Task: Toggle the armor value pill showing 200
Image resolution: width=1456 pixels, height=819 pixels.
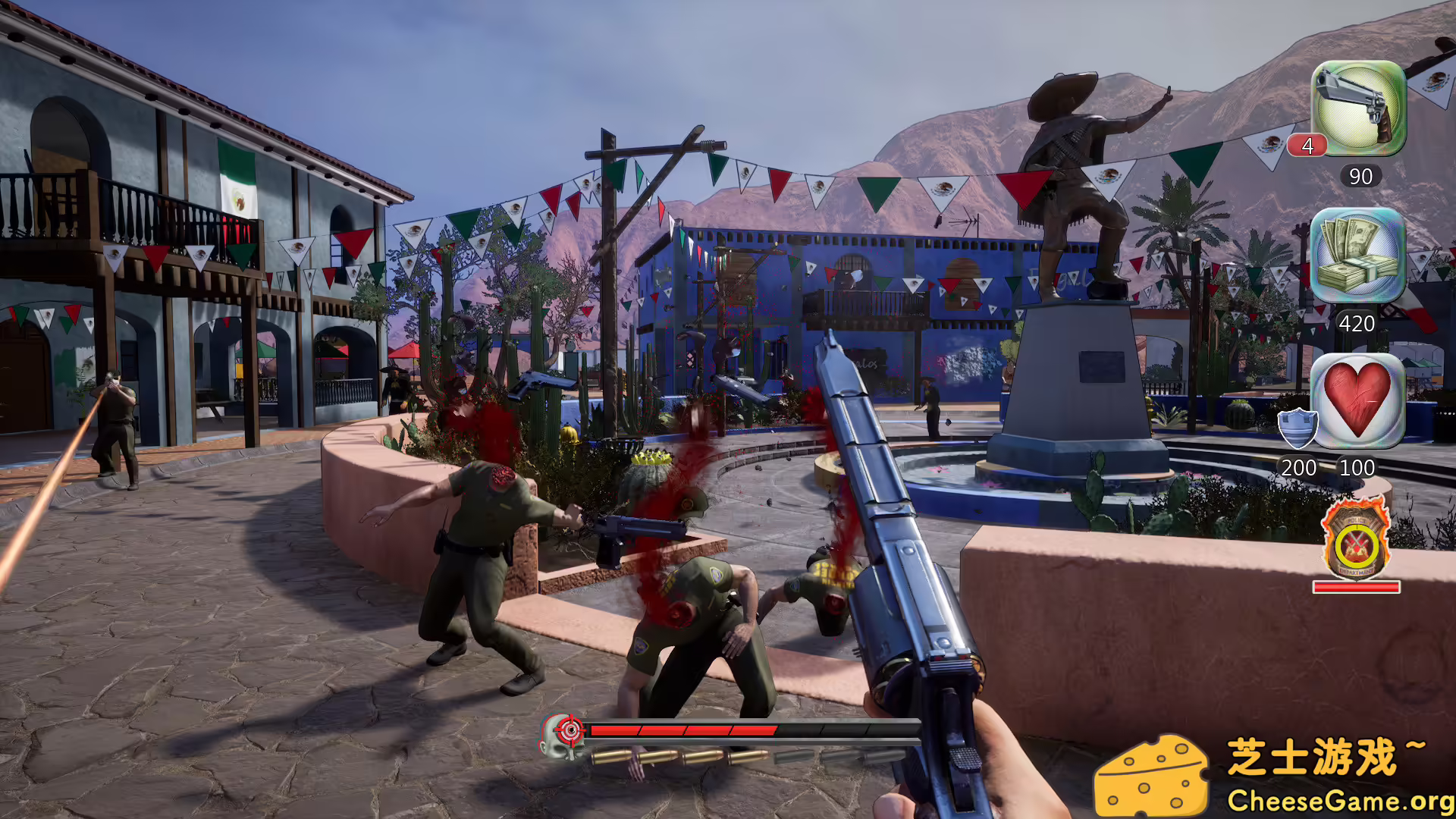Action: pos(1299,469)
